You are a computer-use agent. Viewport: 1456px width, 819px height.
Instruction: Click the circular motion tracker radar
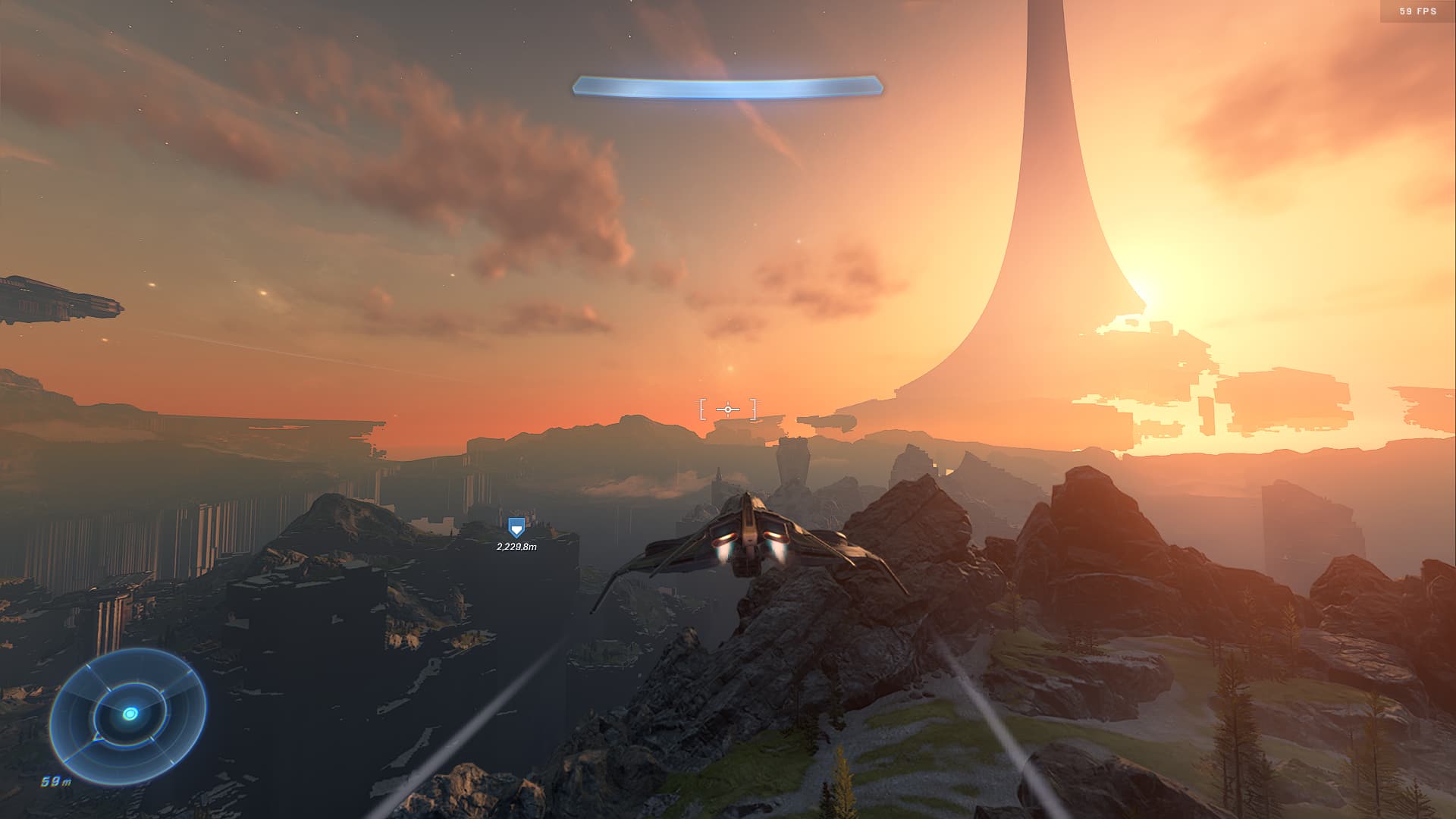128,715
